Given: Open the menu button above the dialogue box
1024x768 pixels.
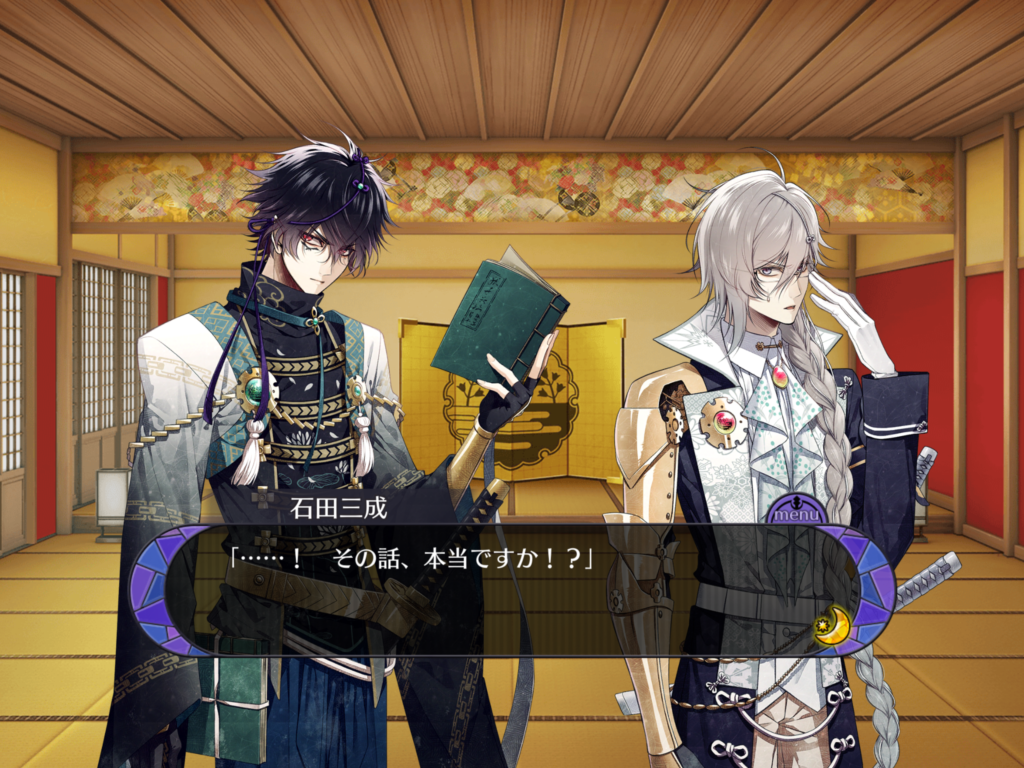Looking at the screenshot, I should point(796,513).
